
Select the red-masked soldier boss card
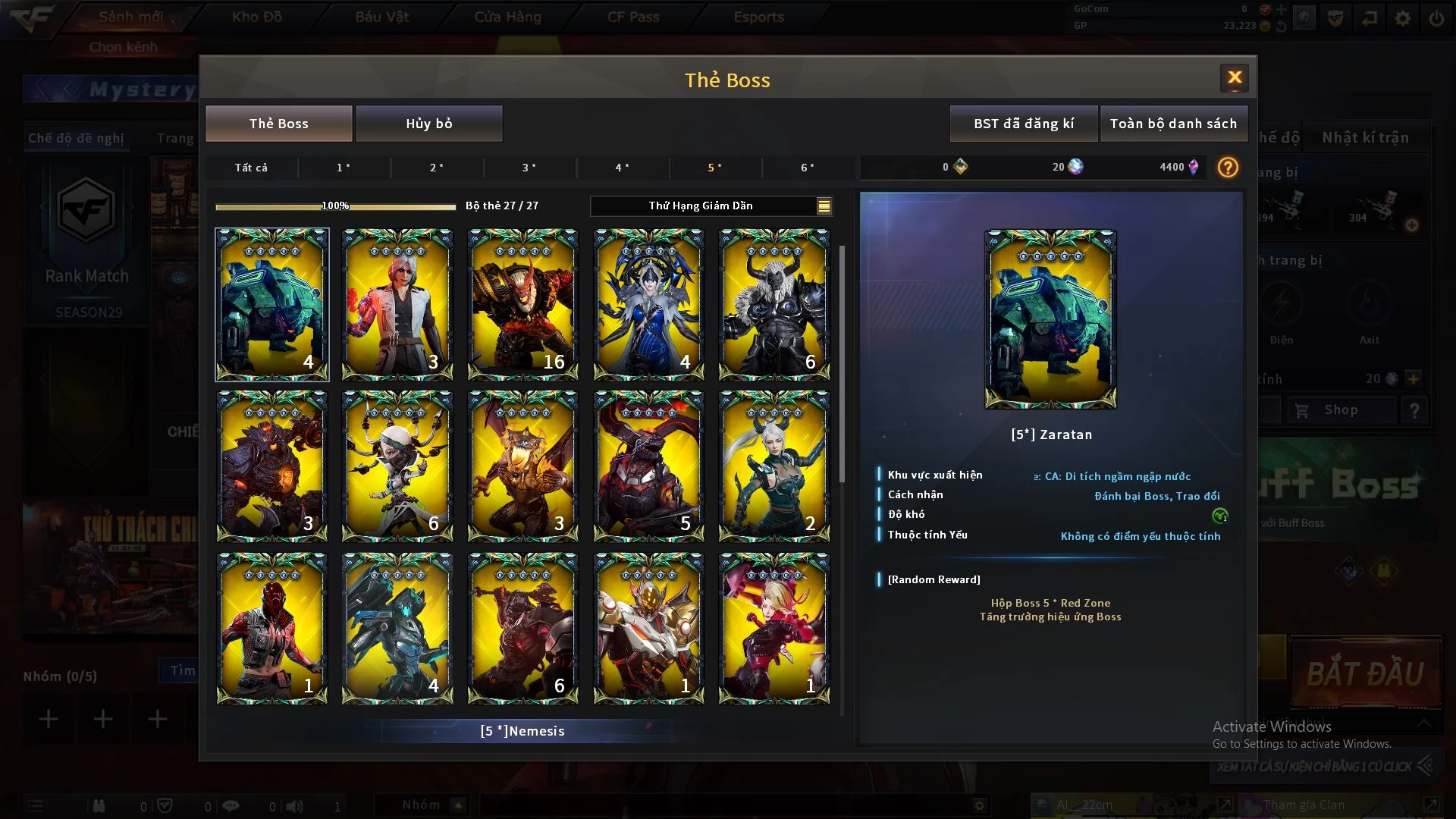tap(271, 628)
